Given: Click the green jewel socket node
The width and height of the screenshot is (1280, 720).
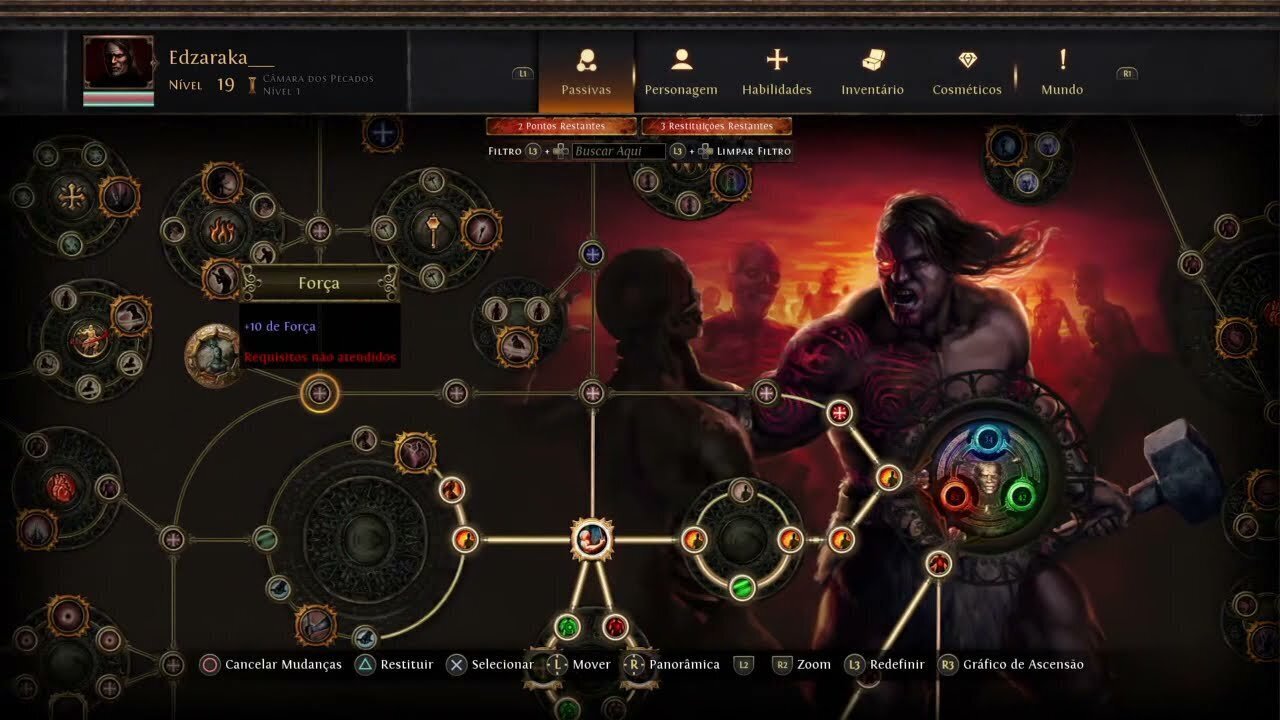Looking at the screenshot, I should [742, 588].
